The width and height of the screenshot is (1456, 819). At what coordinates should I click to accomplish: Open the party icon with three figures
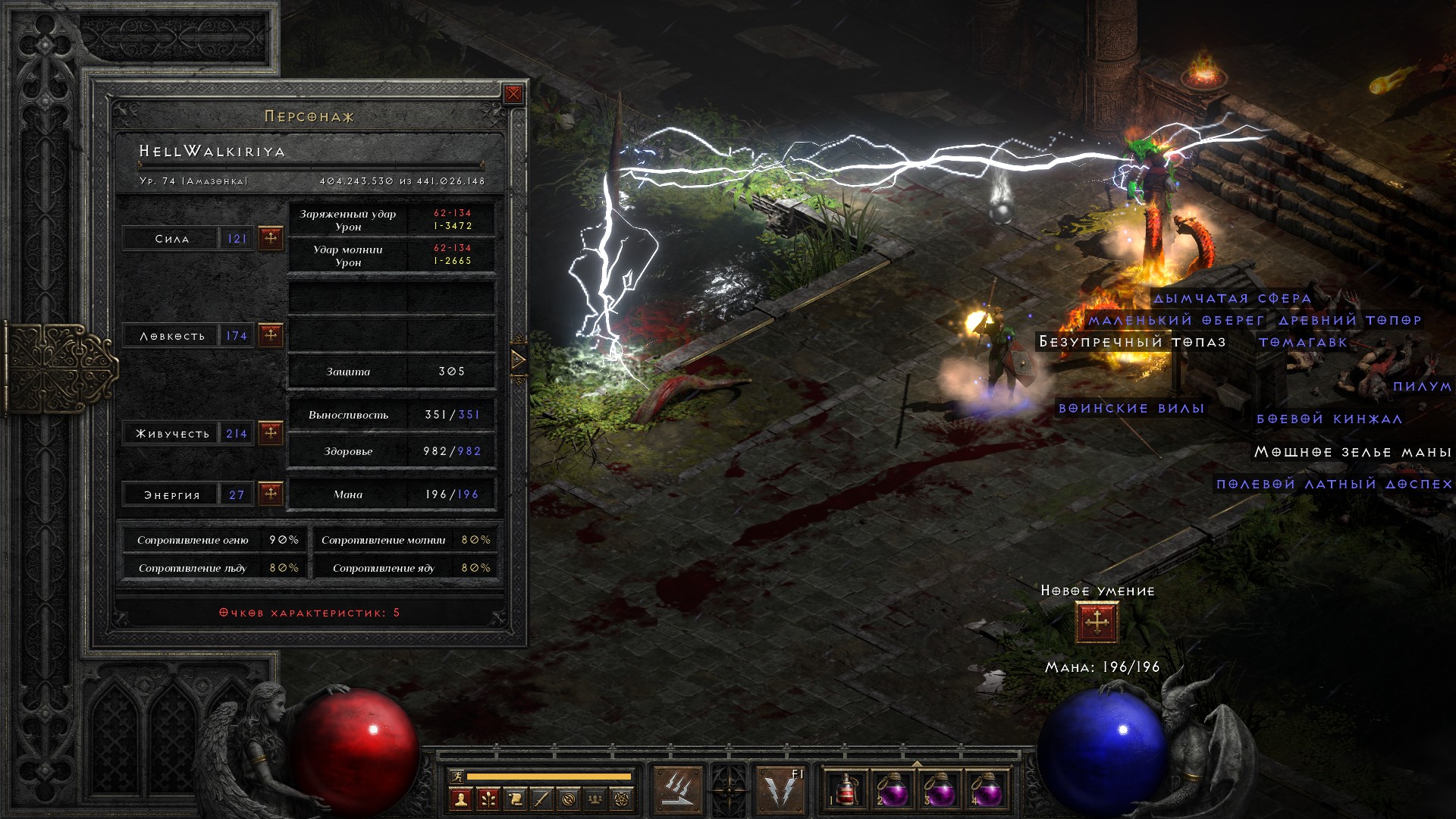point(595,799)
